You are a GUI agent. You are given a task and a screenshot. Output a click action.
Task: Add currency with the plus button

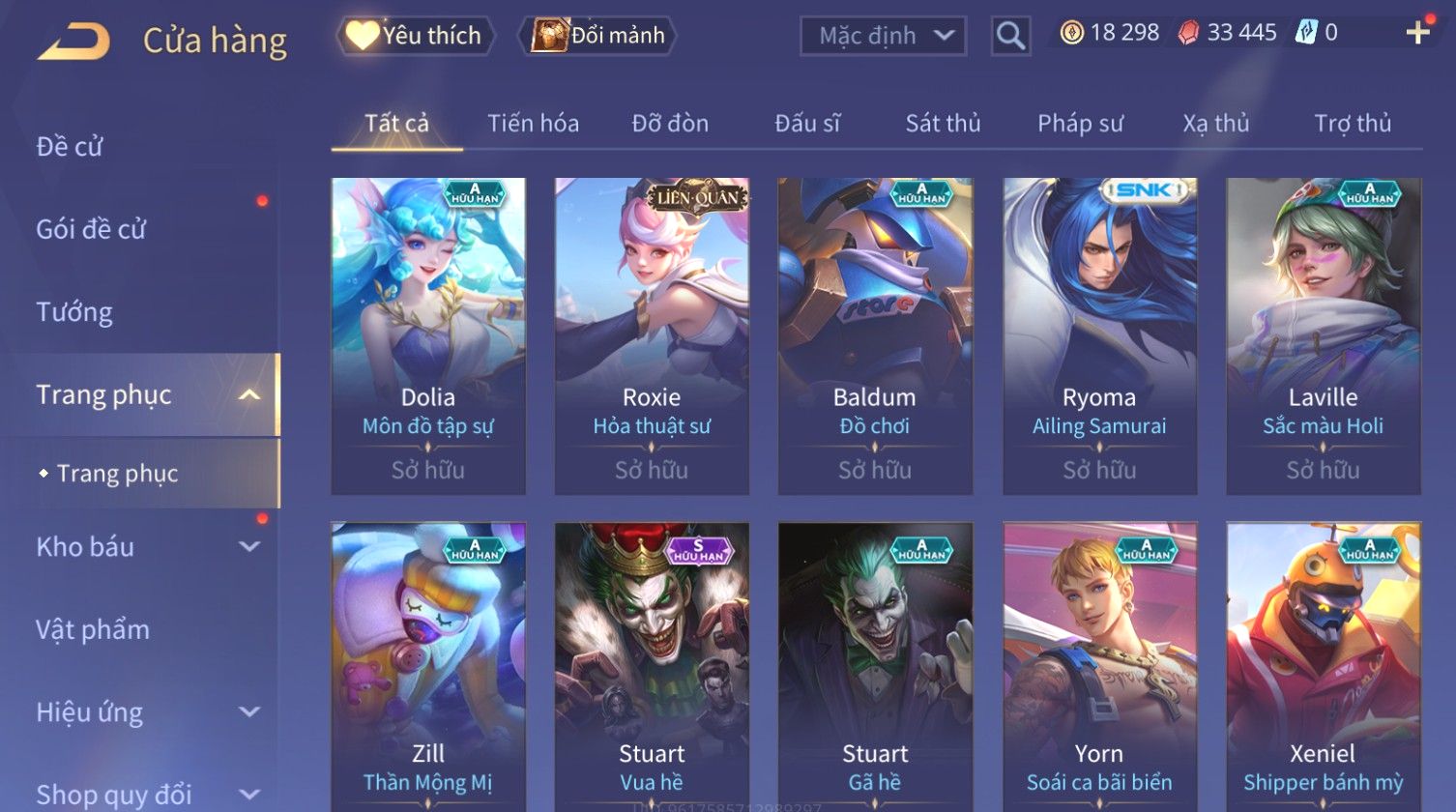[1417, 34]
